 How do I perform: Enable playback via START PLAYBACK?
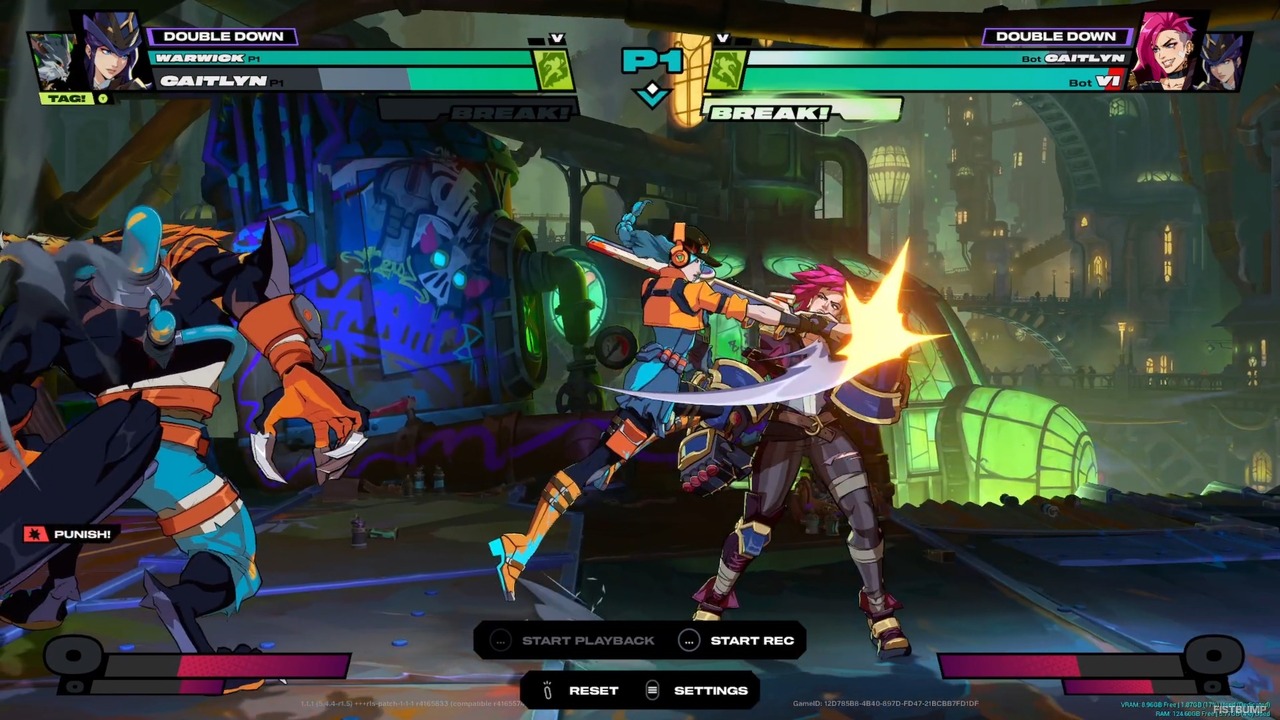click(x=587, y=640)
